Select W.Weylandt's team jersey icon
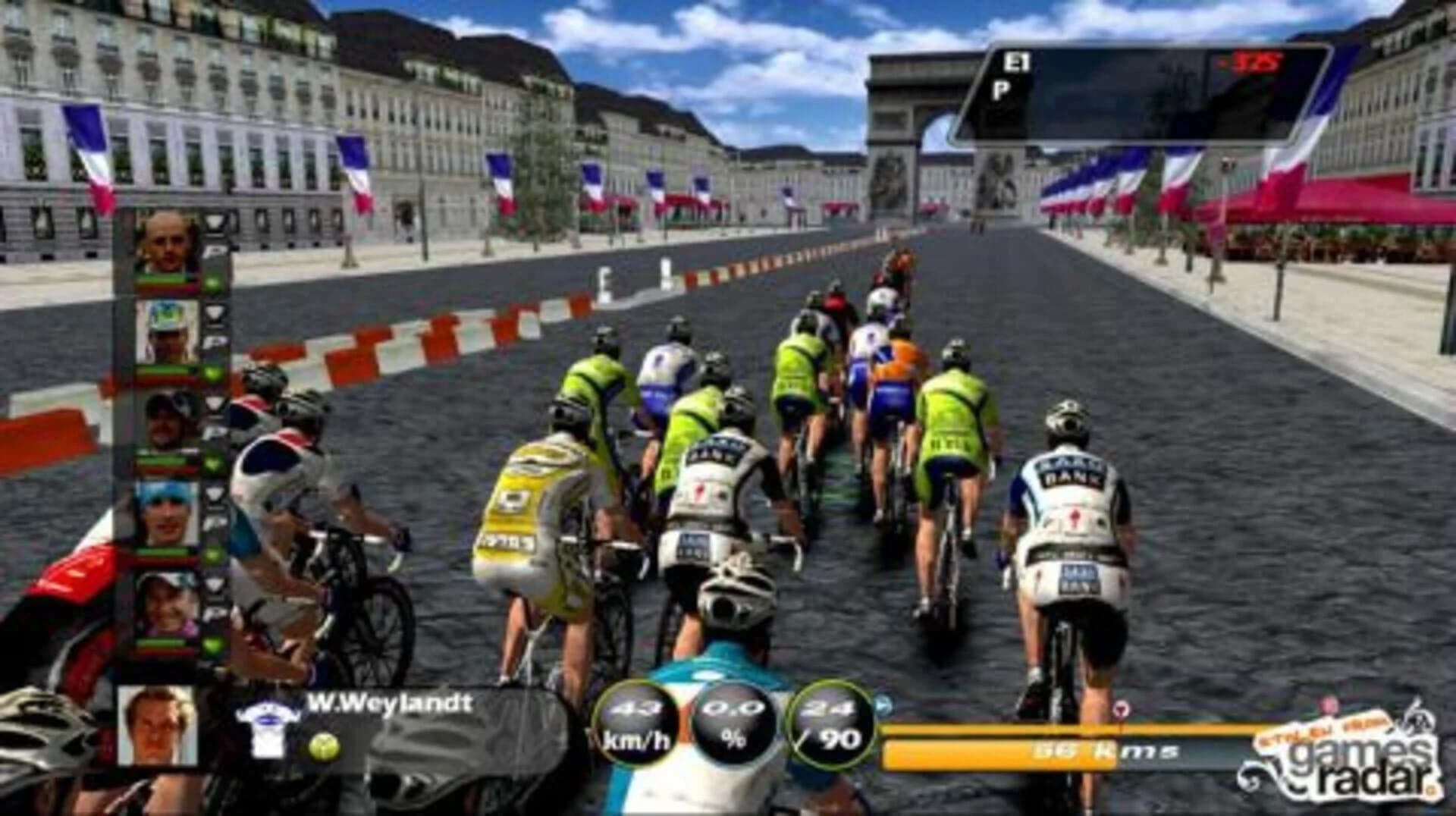 click(267, 727)
